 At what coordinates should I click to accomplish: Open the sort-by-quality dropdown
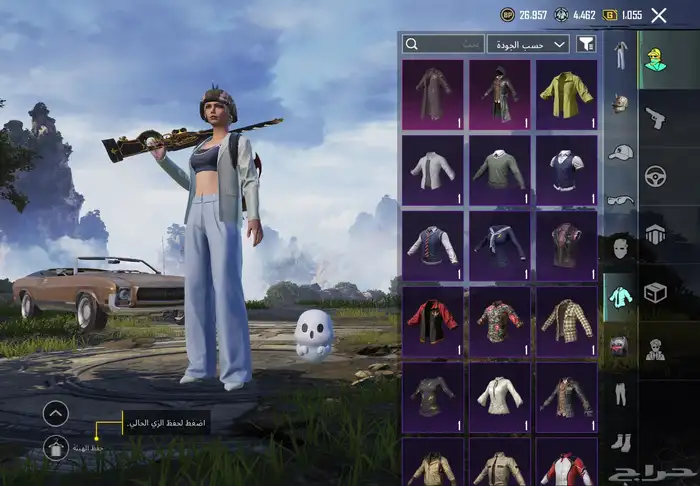(x=528, y=44)
